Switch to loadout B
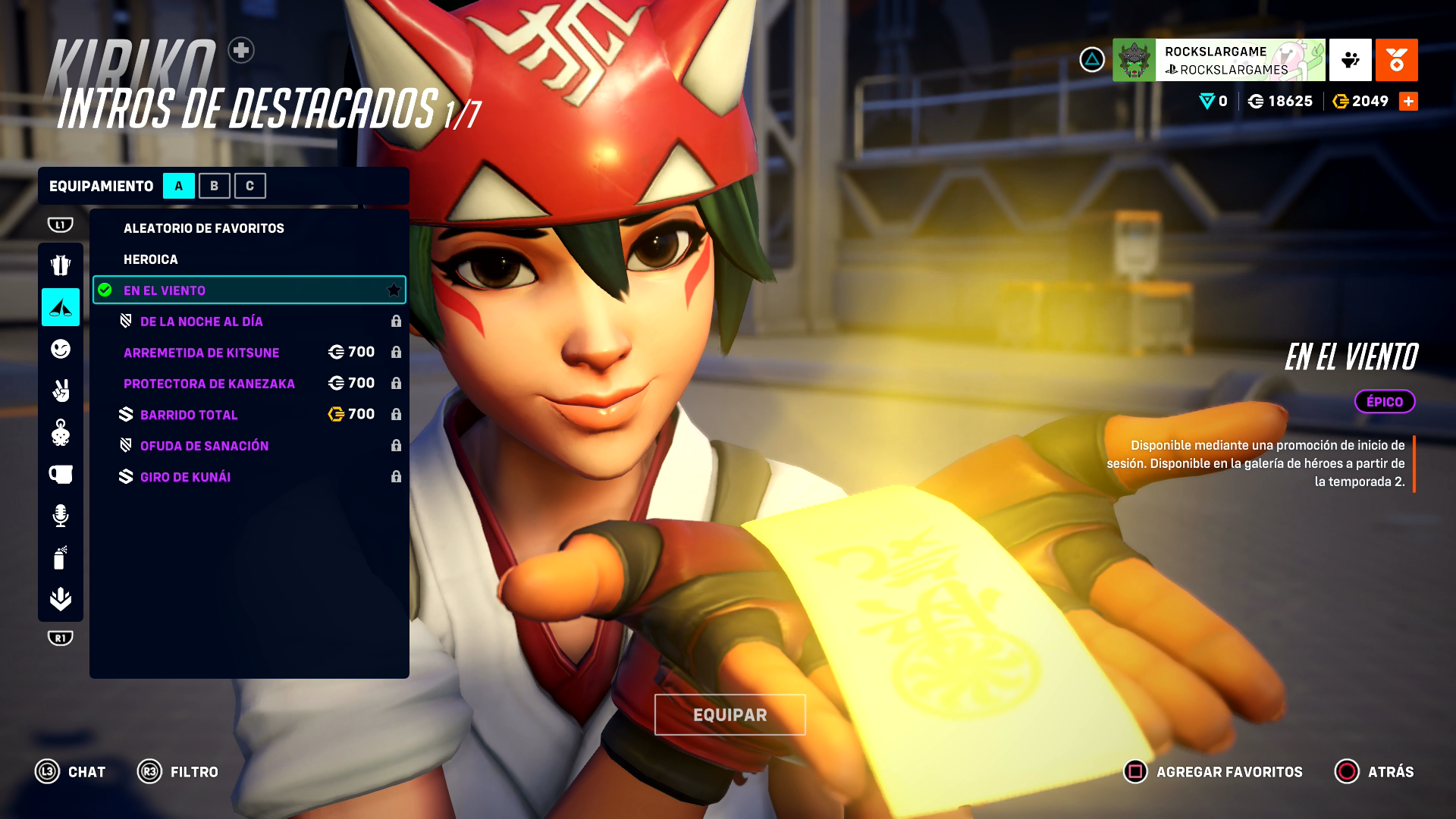 tap(214, 186)
